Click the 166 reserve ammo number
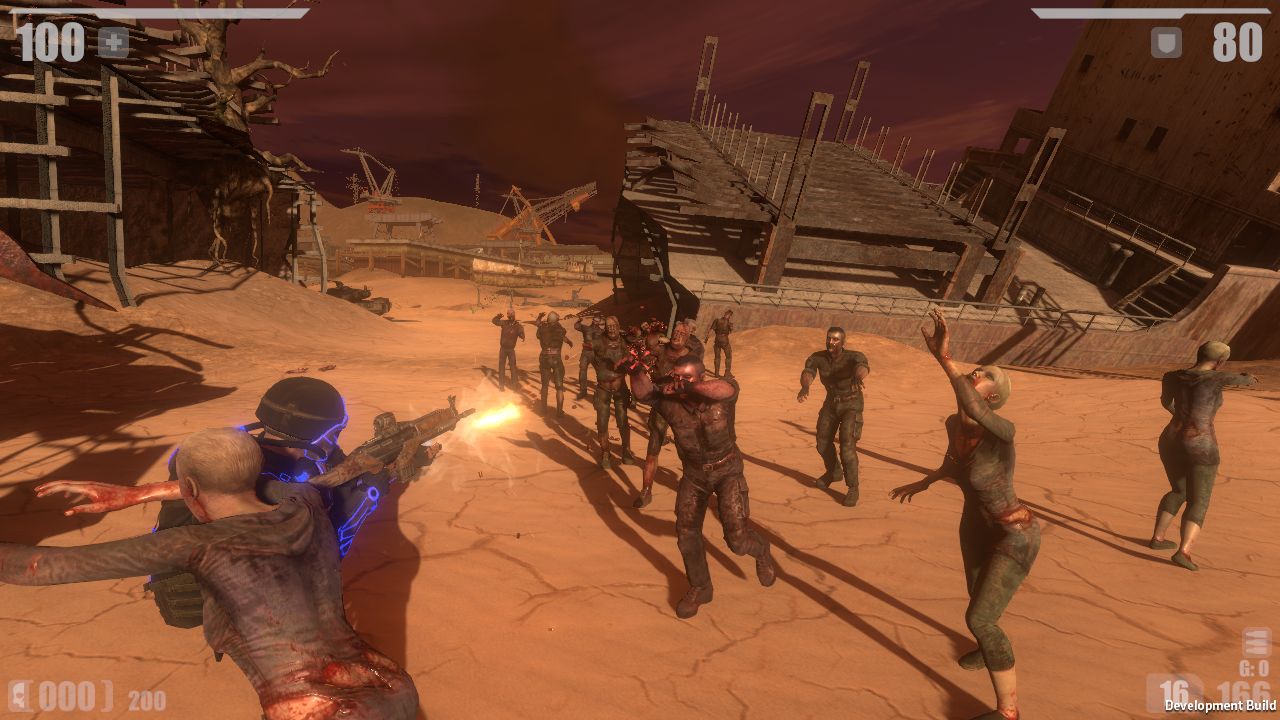The height and width of the screenshot is (720, 1280). point(1244,689)
